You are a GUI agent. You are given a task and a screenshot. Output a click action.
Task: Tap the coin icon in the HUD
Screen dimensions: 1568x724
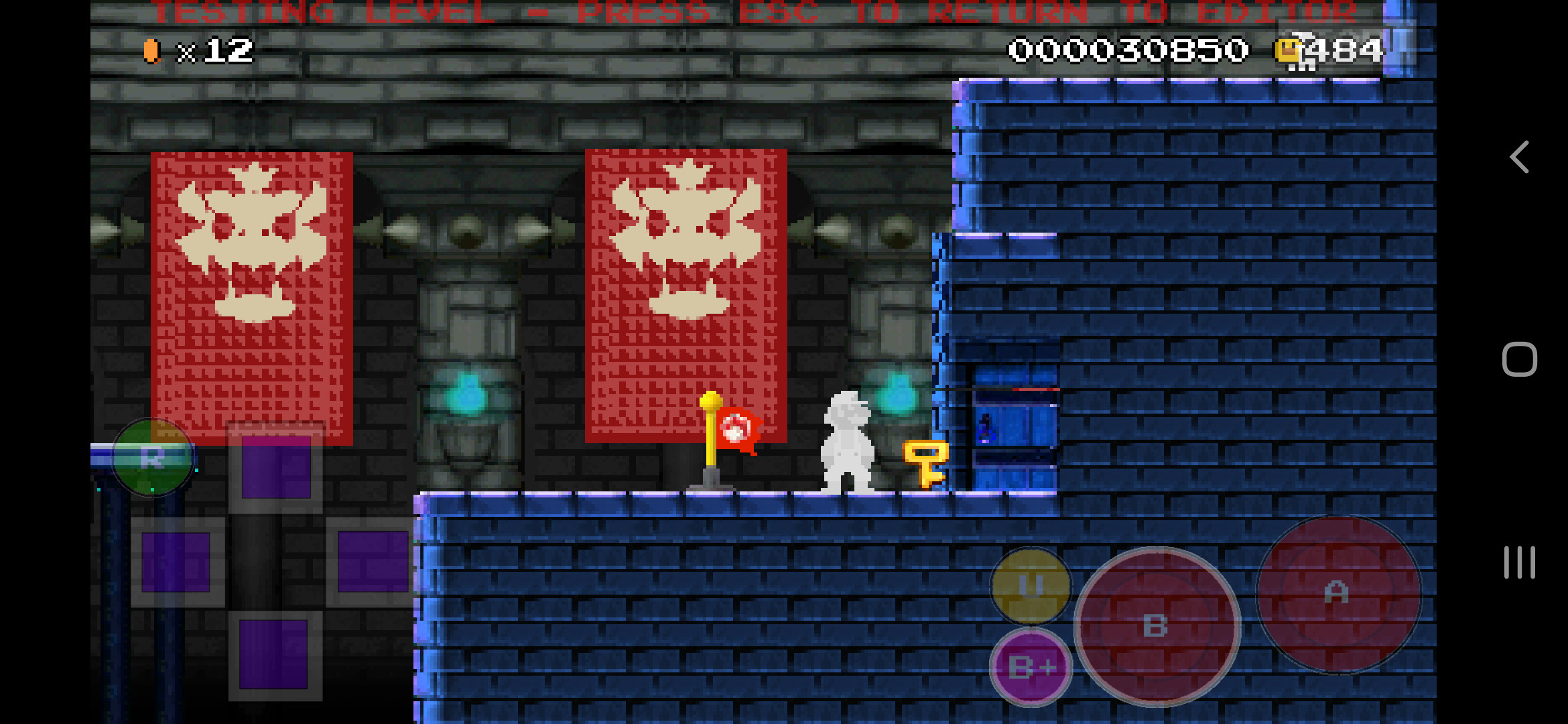click(153, 50)
